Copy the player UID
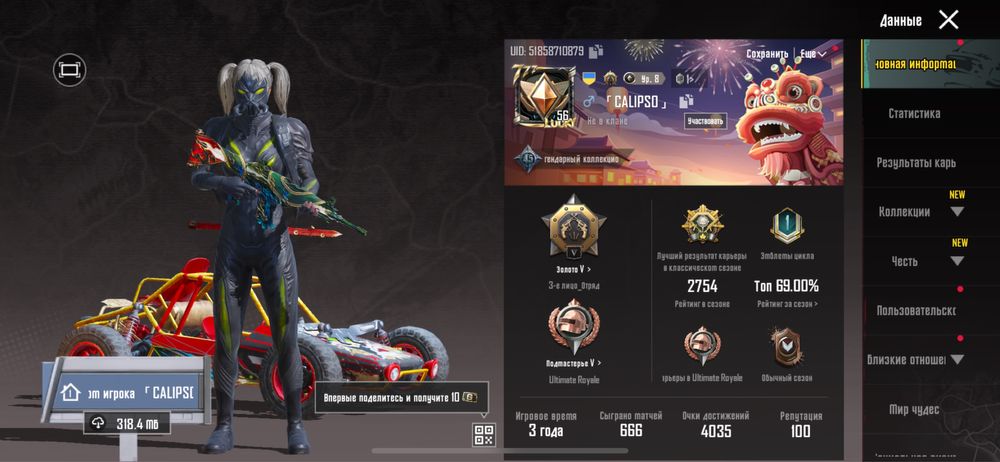 [596, 51]
